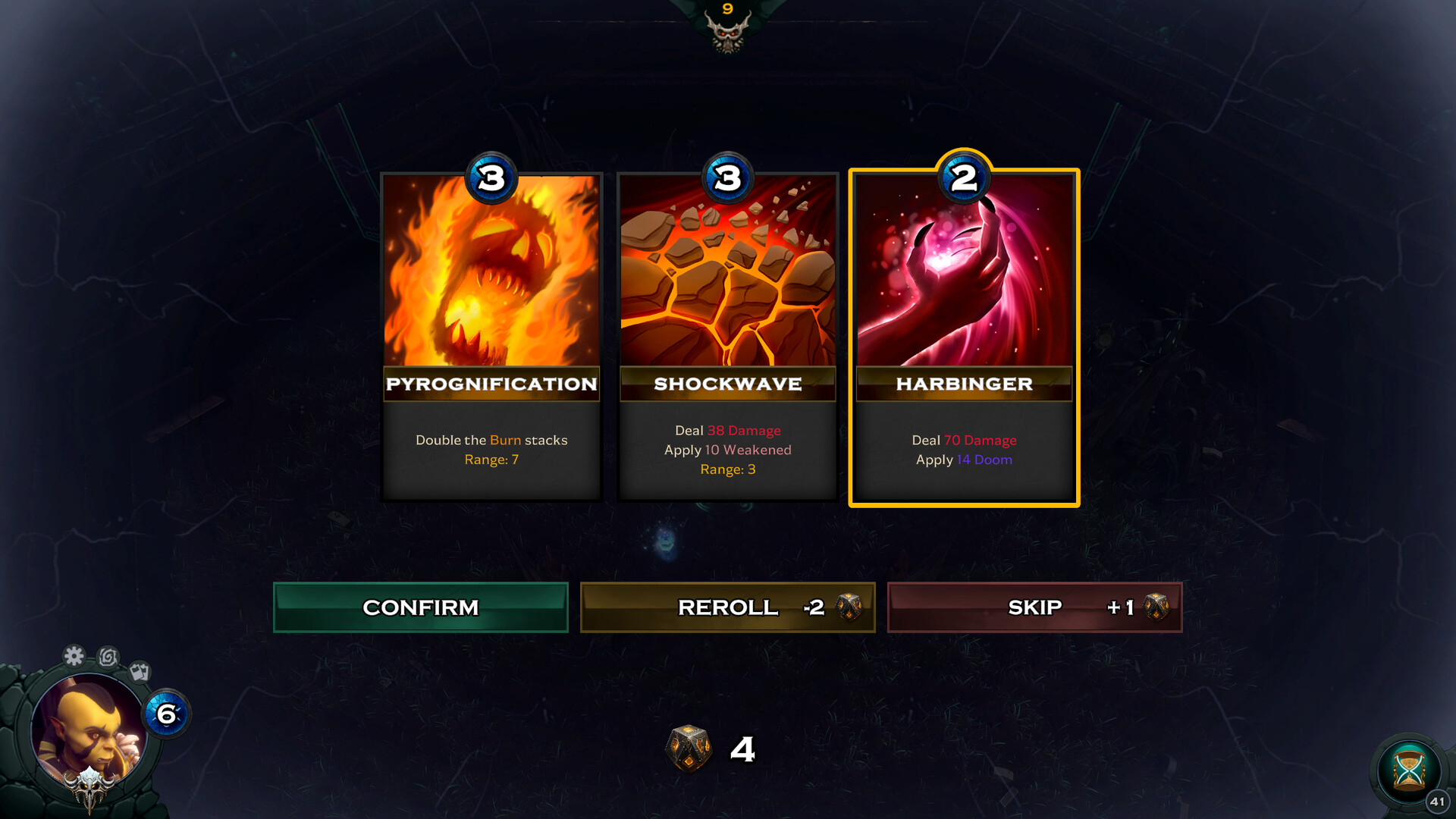Click Reroll to spend 2 dice
The width and height of the screenshot is (1456, 819).
727,607
